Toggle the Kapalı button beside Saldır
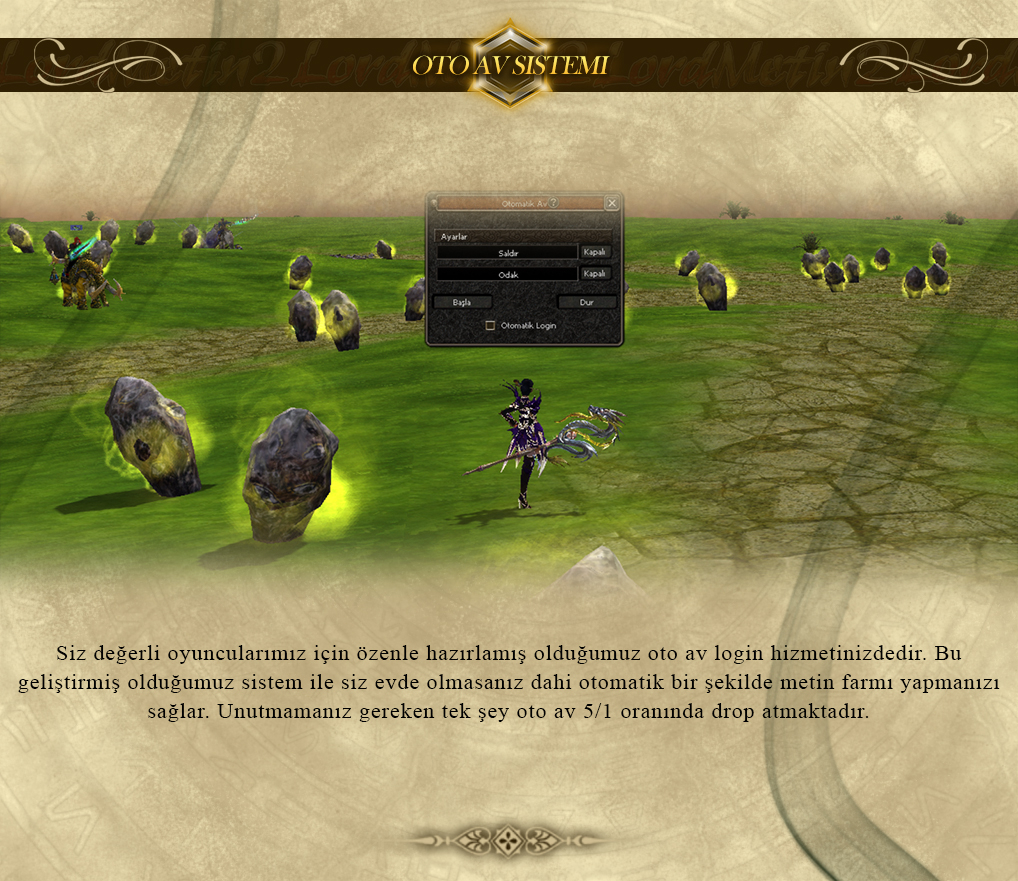Viewport: 1018px width, 881px height. click(595, 253)
